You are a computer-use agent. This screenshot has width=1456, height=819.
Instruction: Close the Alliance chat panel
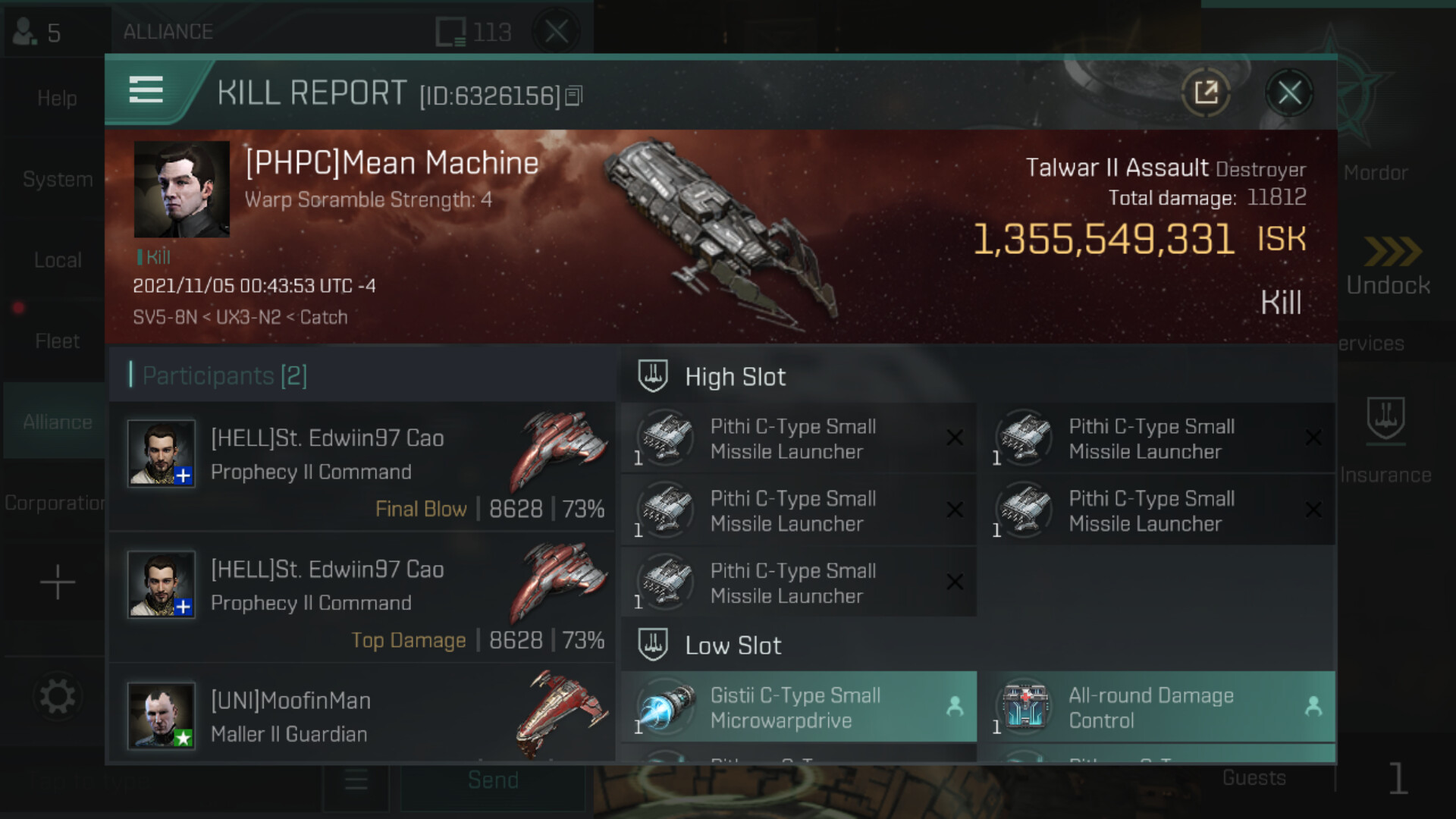coord(557,32)
